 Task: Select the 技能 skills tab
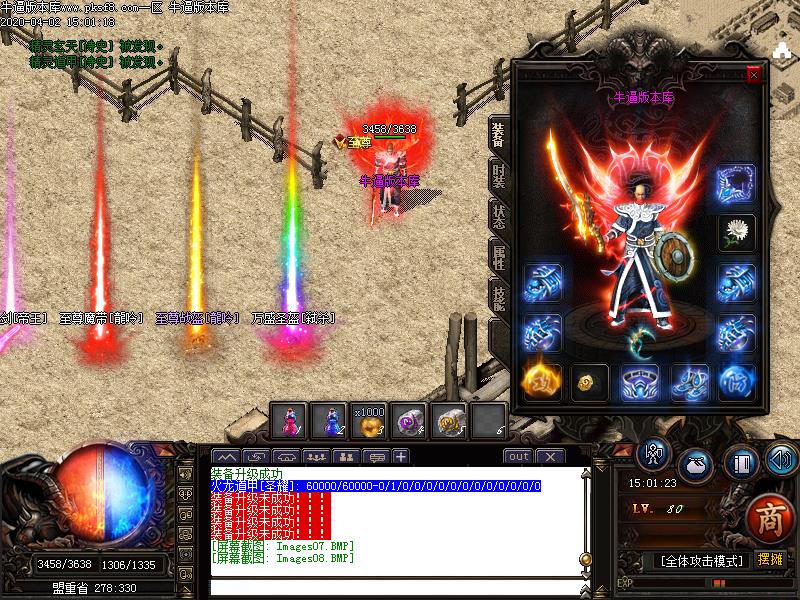point(499,296)
